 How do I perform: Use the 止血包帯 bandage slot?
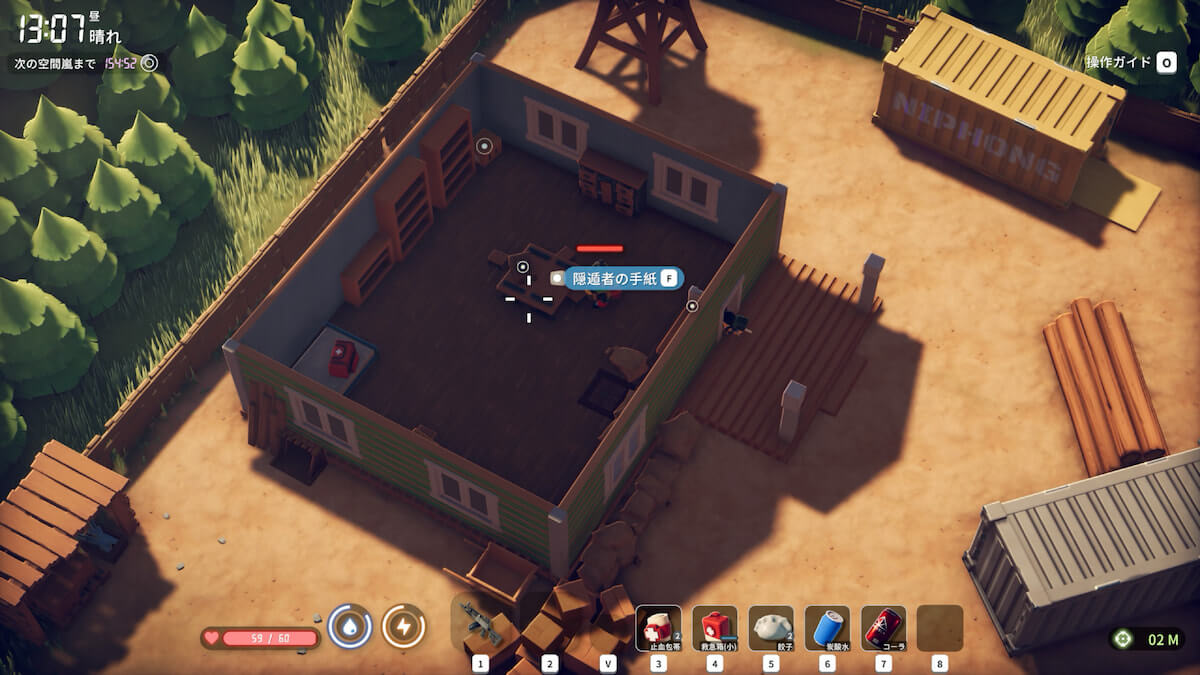[x=658, y=627]
